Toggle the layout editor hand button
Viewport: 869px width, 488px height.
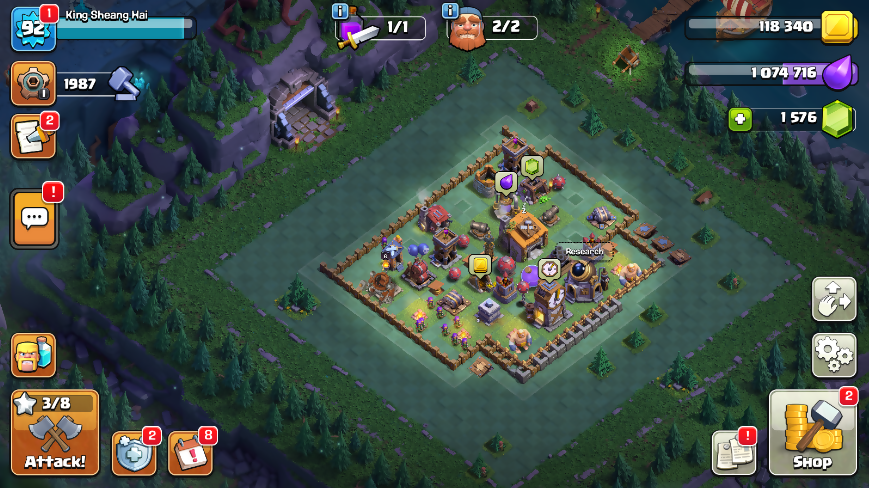(x=833, y=299)
